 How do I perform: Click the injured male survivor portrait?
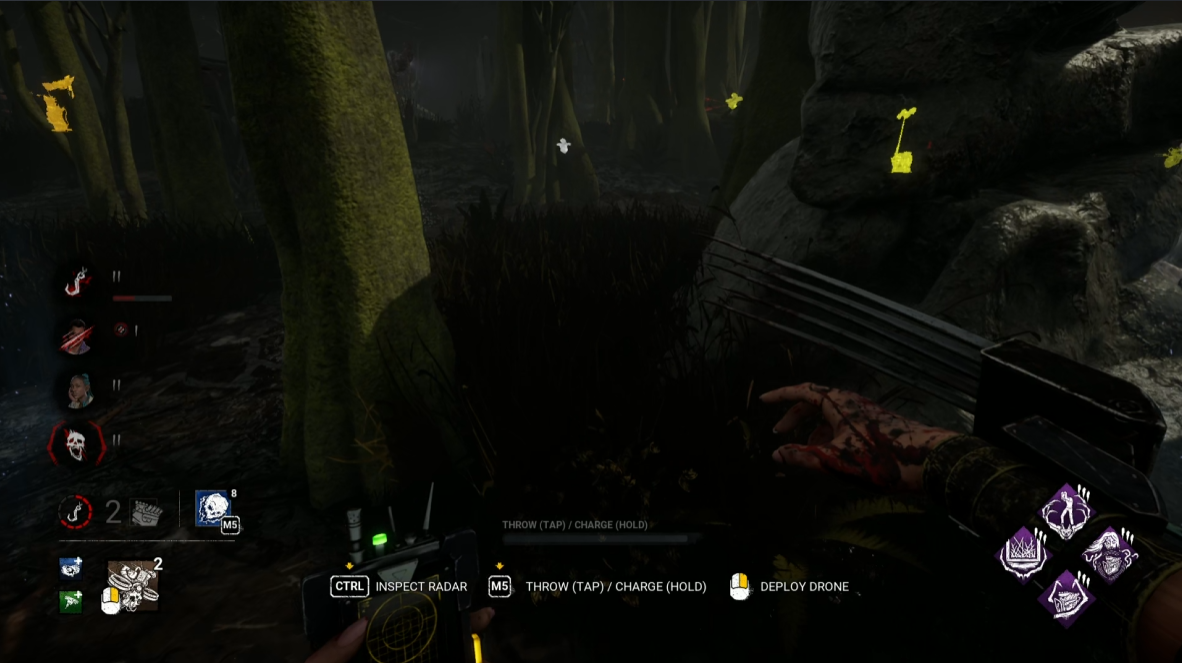point(77,337)
